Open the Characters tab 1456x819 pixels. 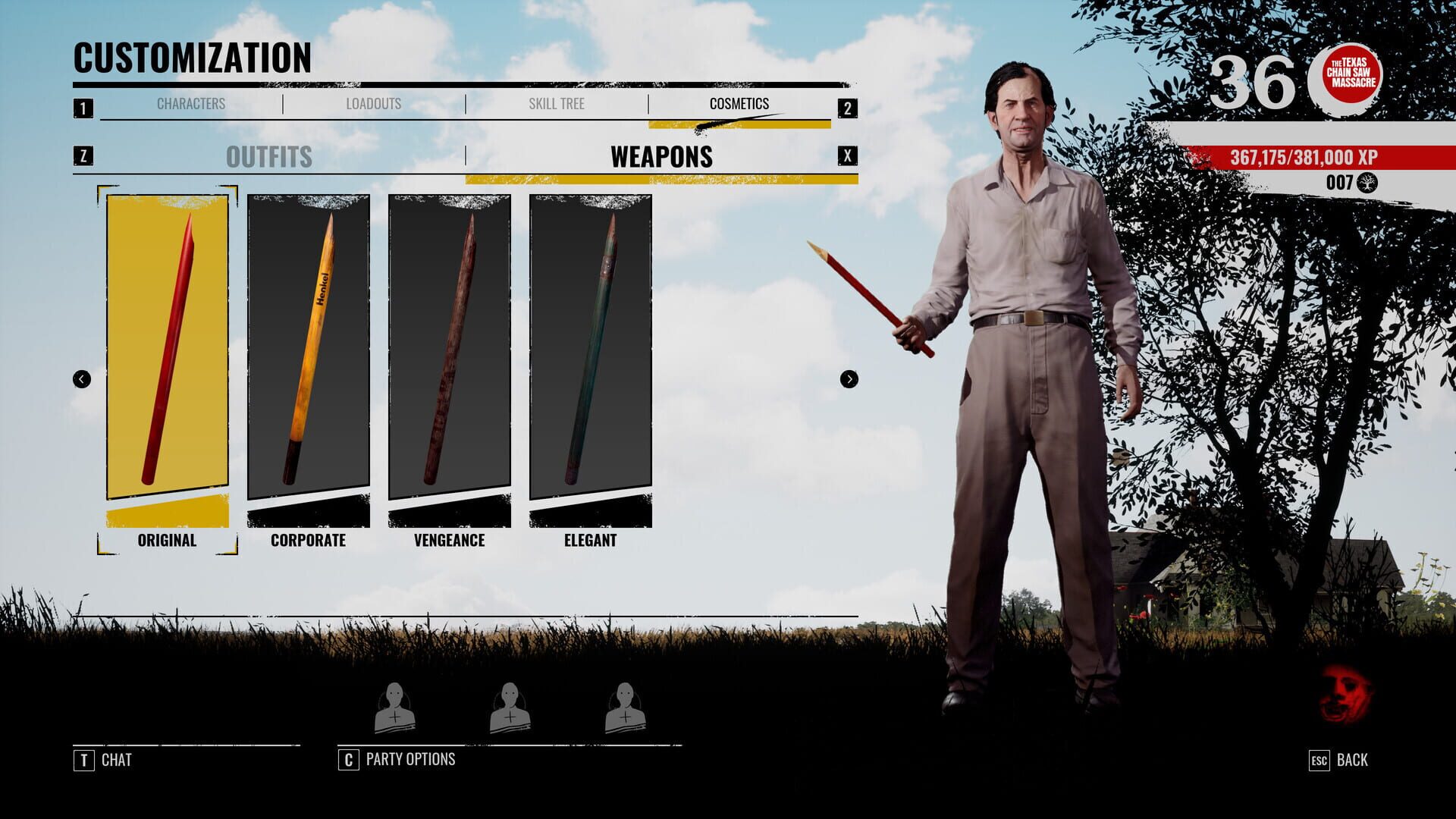[x=191, y=105]
